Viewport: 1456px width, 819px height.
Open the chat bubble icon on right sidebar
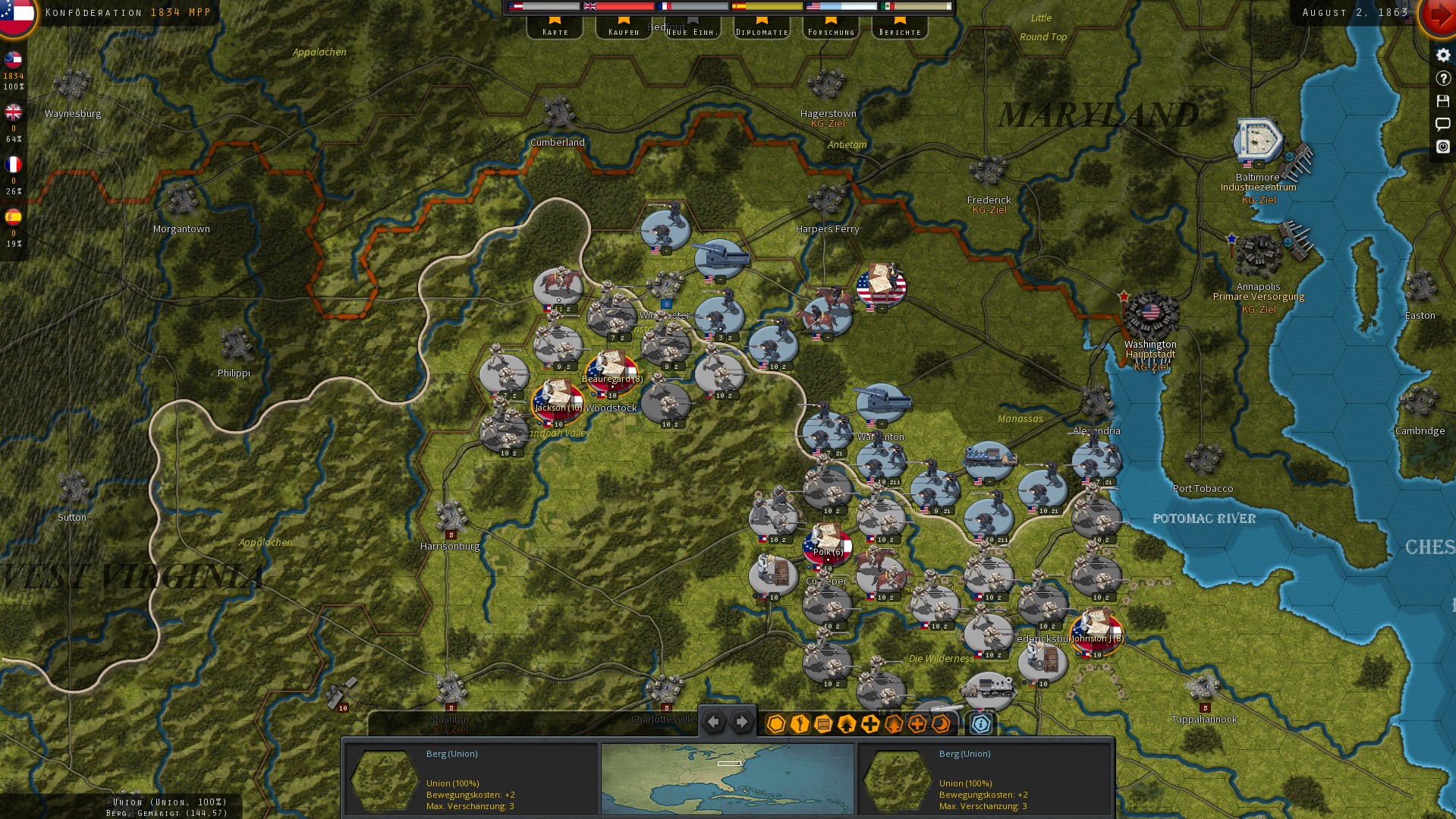pos(1442,124)
